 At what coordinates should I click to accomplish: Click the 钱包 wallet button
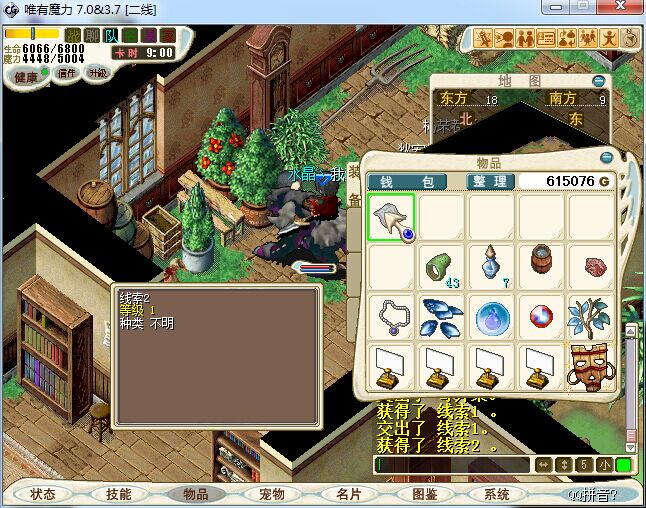tap(406, 181)
